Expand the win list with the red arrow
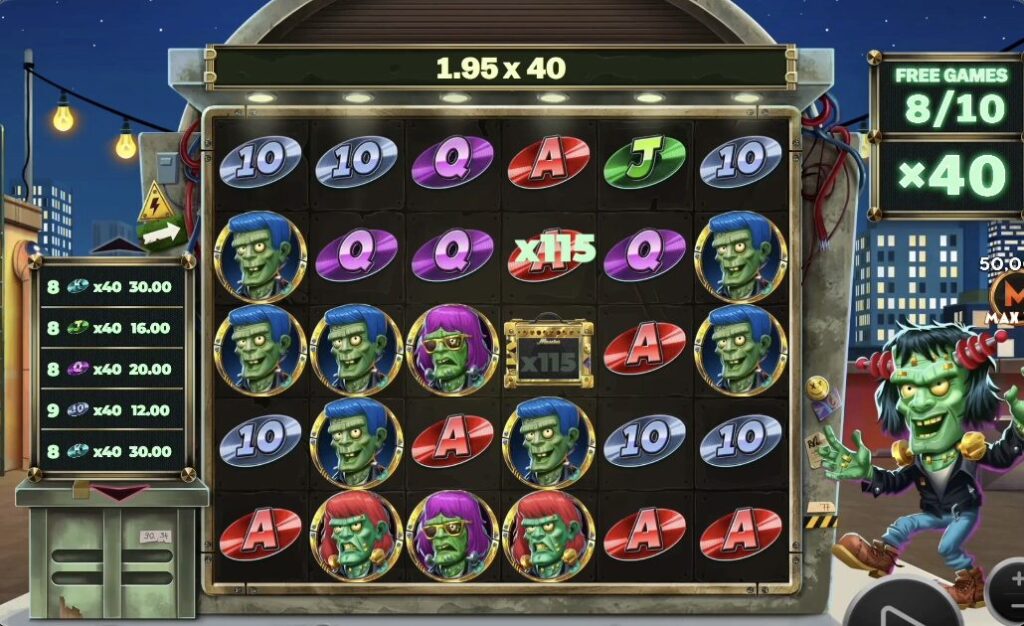 pos(112,491)
